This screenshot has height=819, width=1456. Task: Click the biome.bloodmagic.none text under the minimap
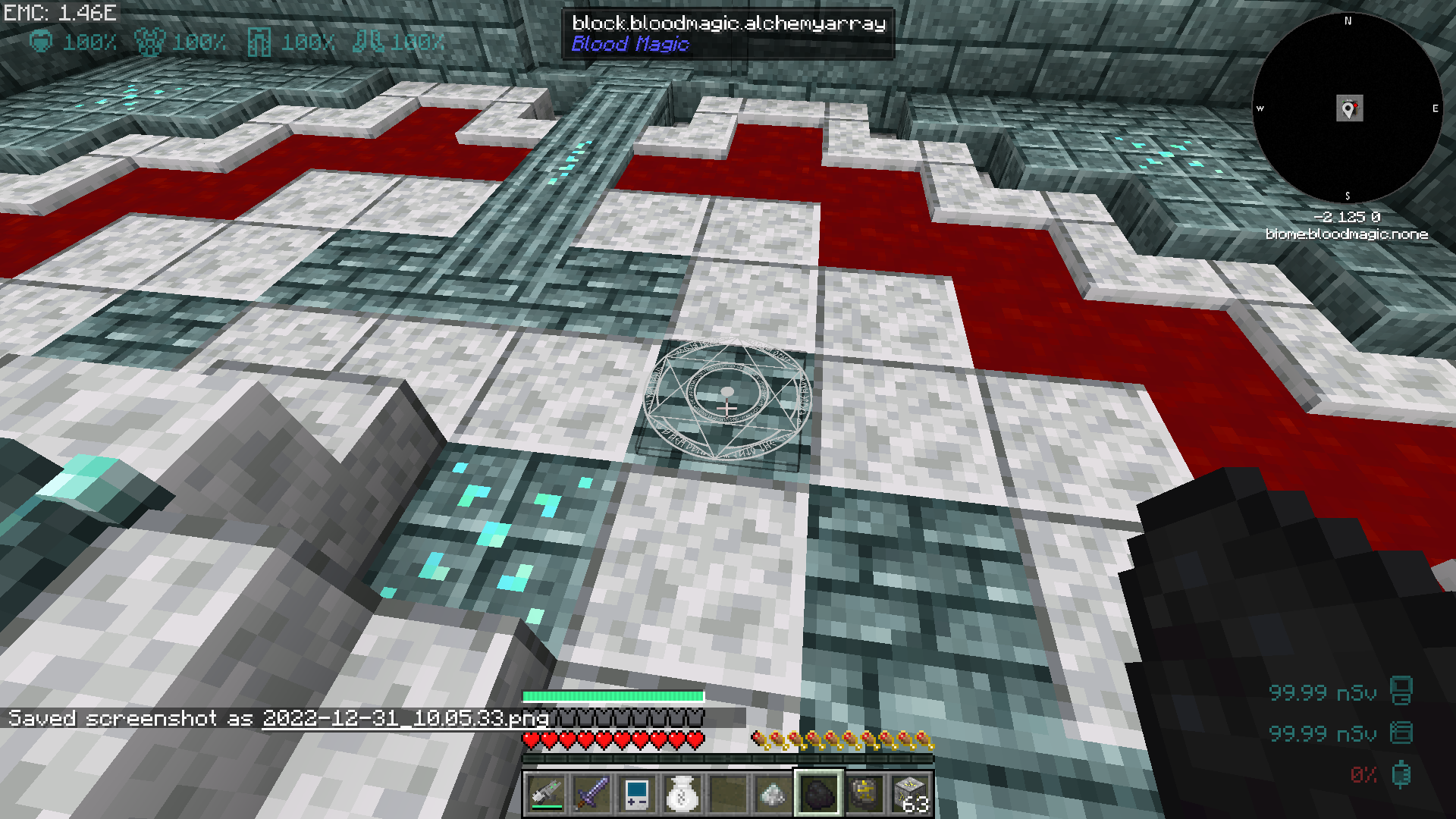(x=1348, y=234)
